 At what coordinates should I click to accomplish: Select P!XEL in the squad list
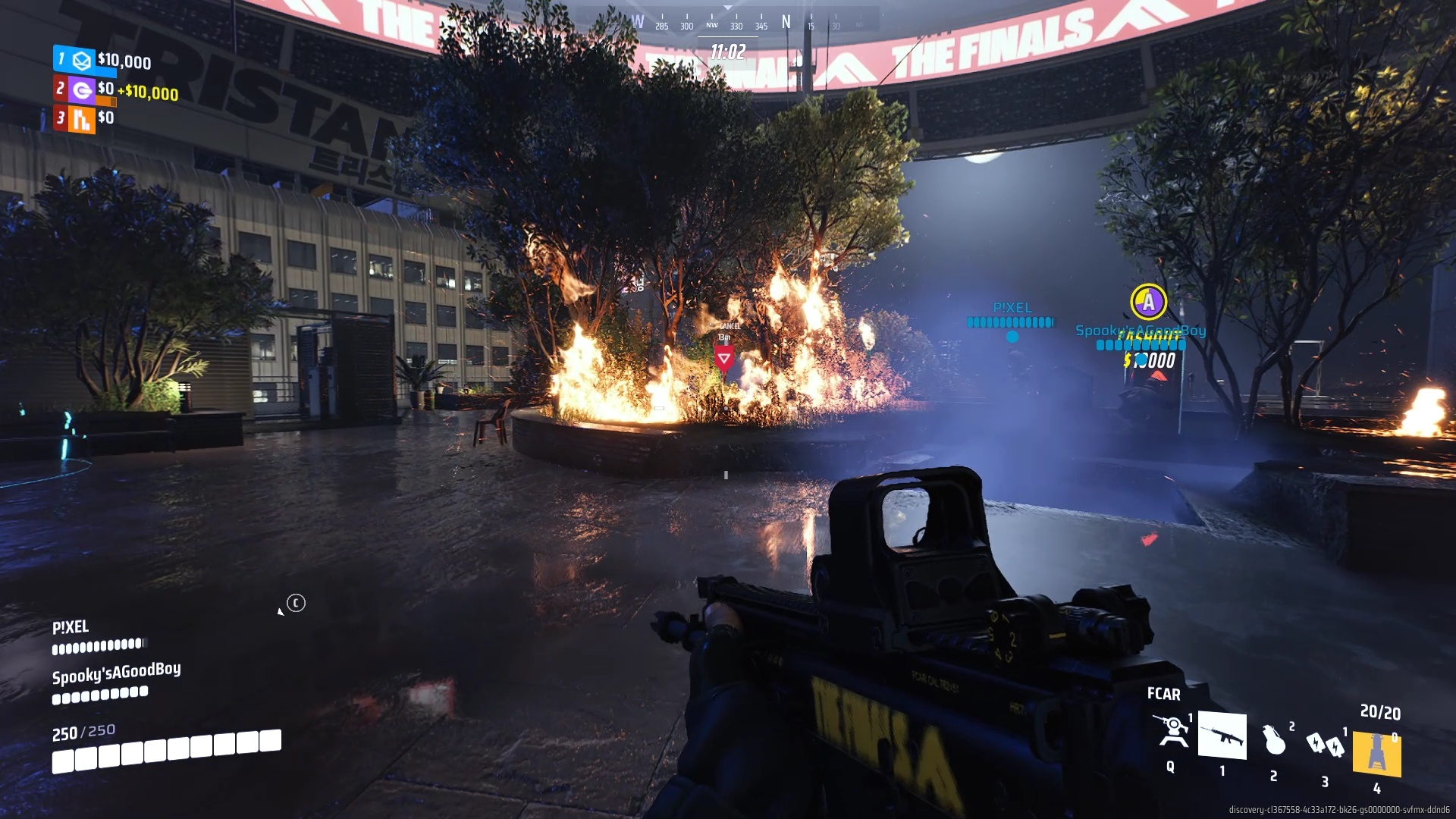(71, 627)
